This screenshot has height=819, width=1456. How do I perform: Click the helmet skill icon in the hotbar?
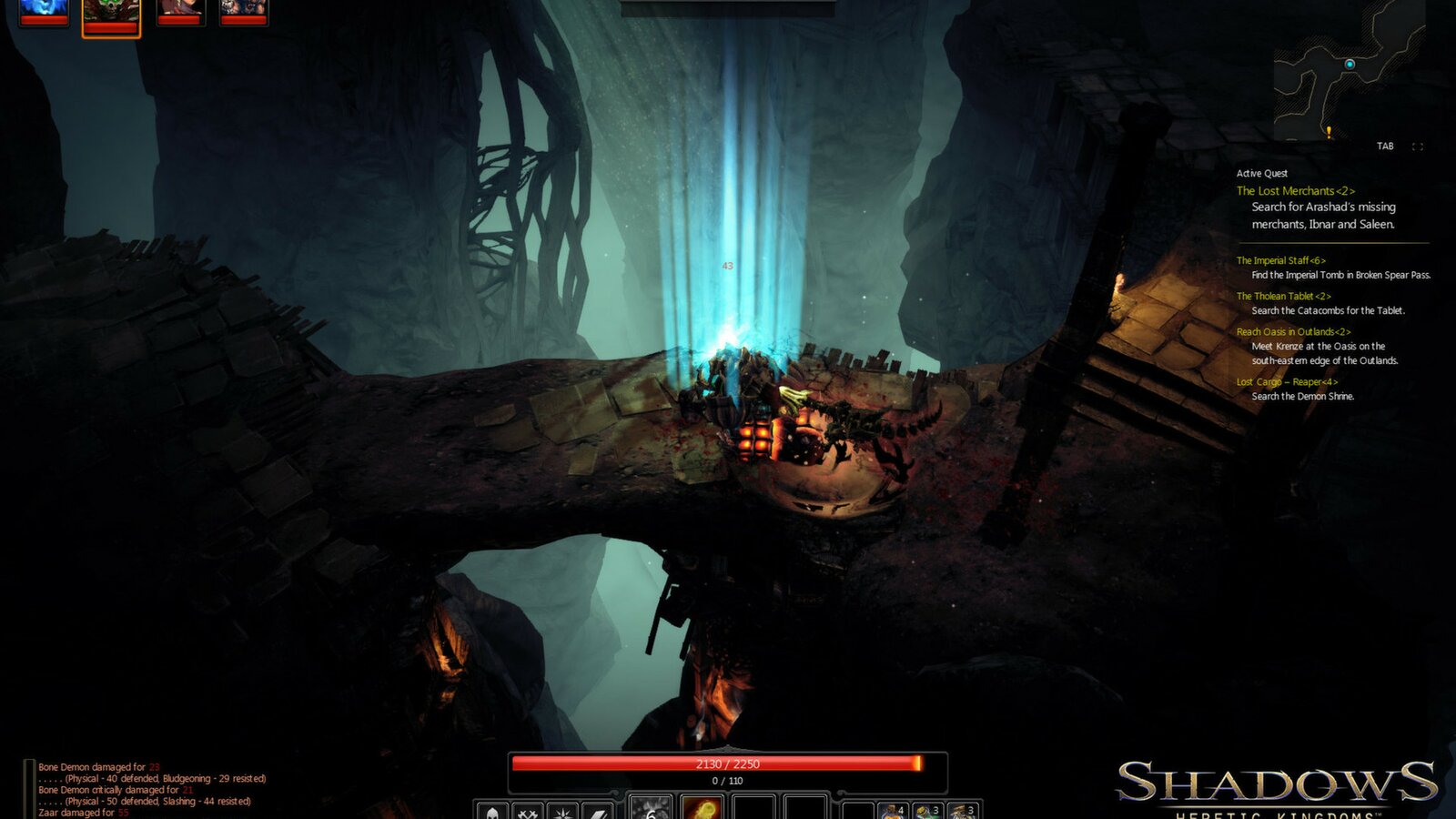pyautogui.click(x=492, y=810)
